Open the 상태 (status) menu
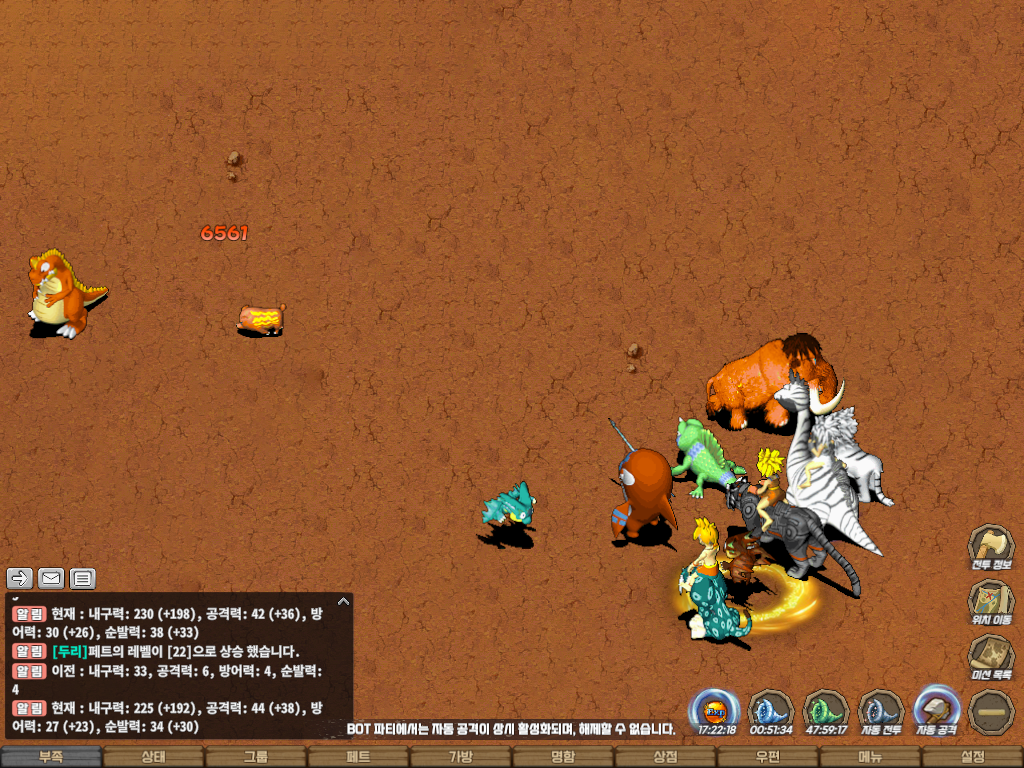This screenshot has width=1024, height=768. pos(153,757)
